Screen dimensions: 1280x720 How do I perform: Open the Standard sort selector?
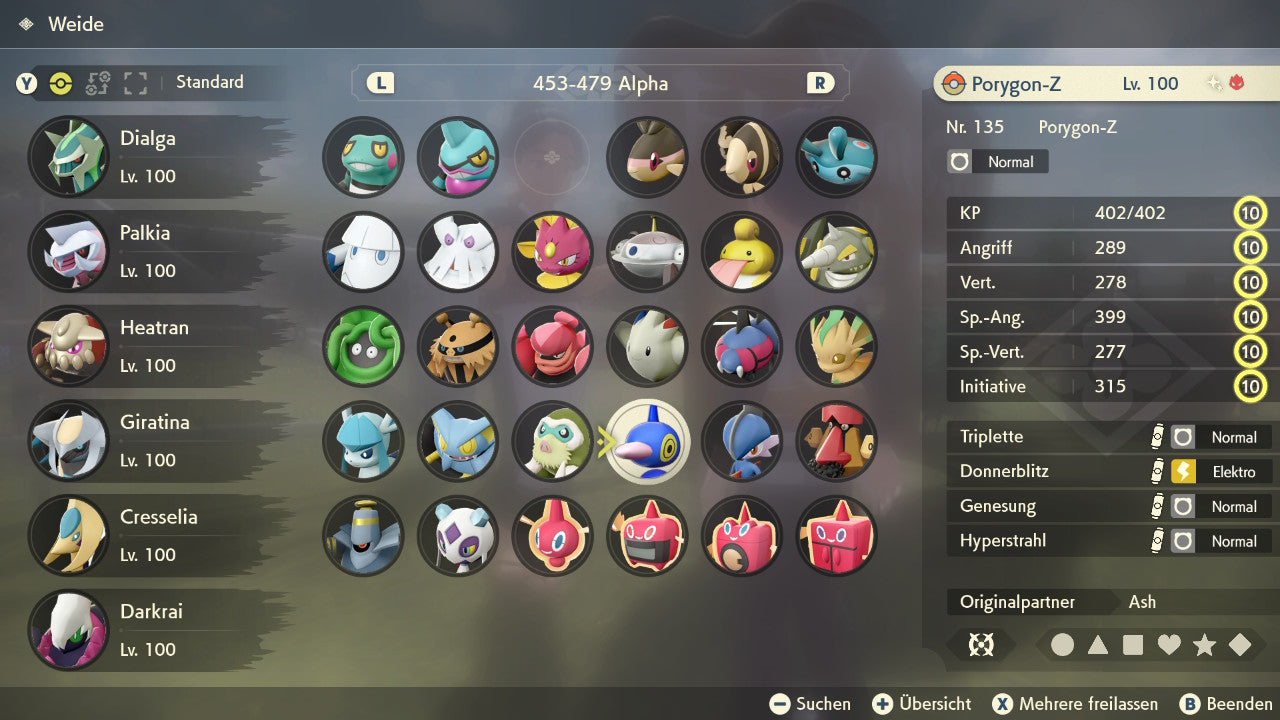click(x=209, y=83)
